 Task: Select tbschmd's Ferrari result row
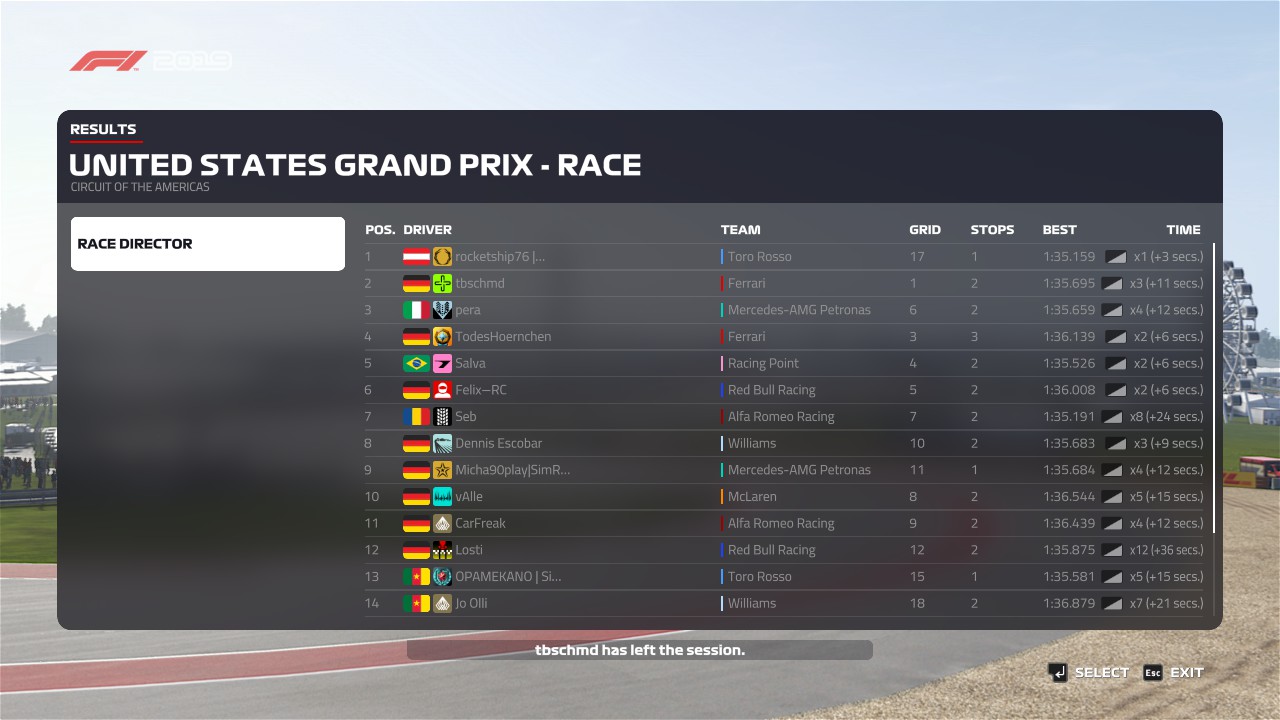(784, 283)
